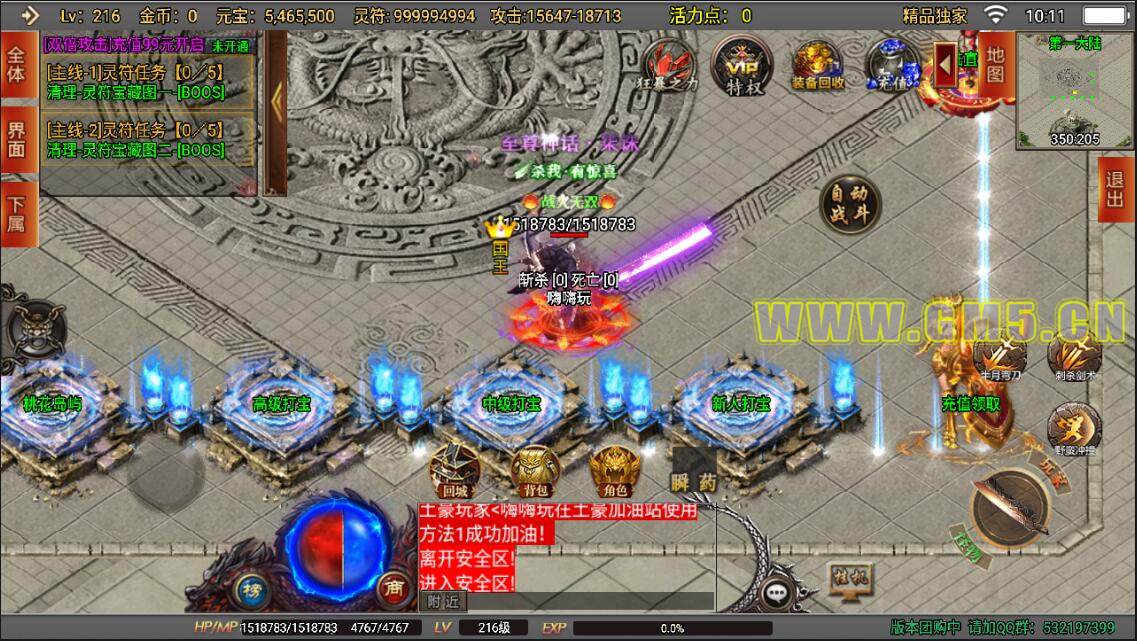Click the minimap showing 350:205
Image resolution: width=1137 pixels, height=641 pixels.
1073,91
